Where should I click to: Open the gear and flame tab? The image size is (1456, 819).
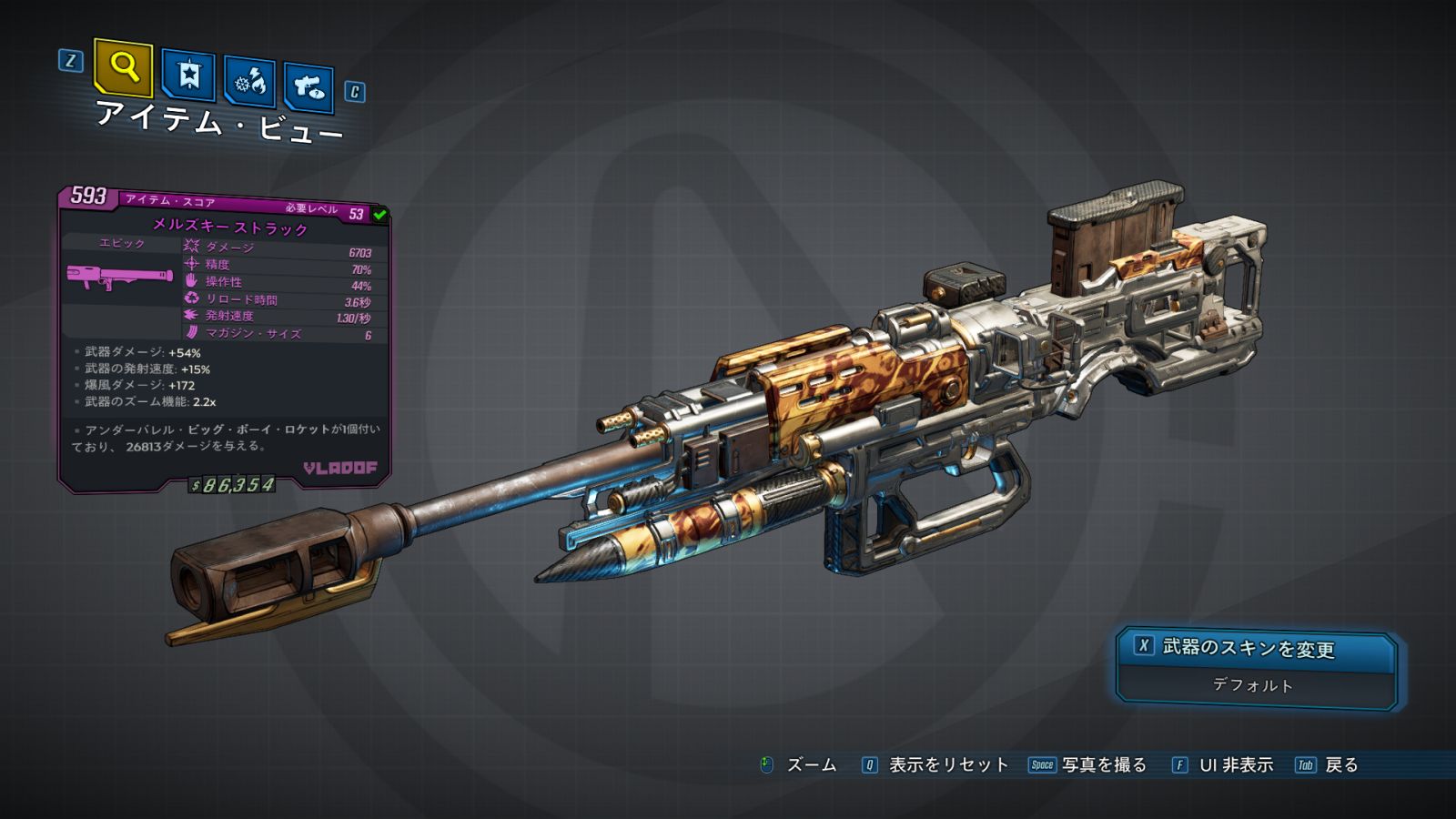point(250,82)
